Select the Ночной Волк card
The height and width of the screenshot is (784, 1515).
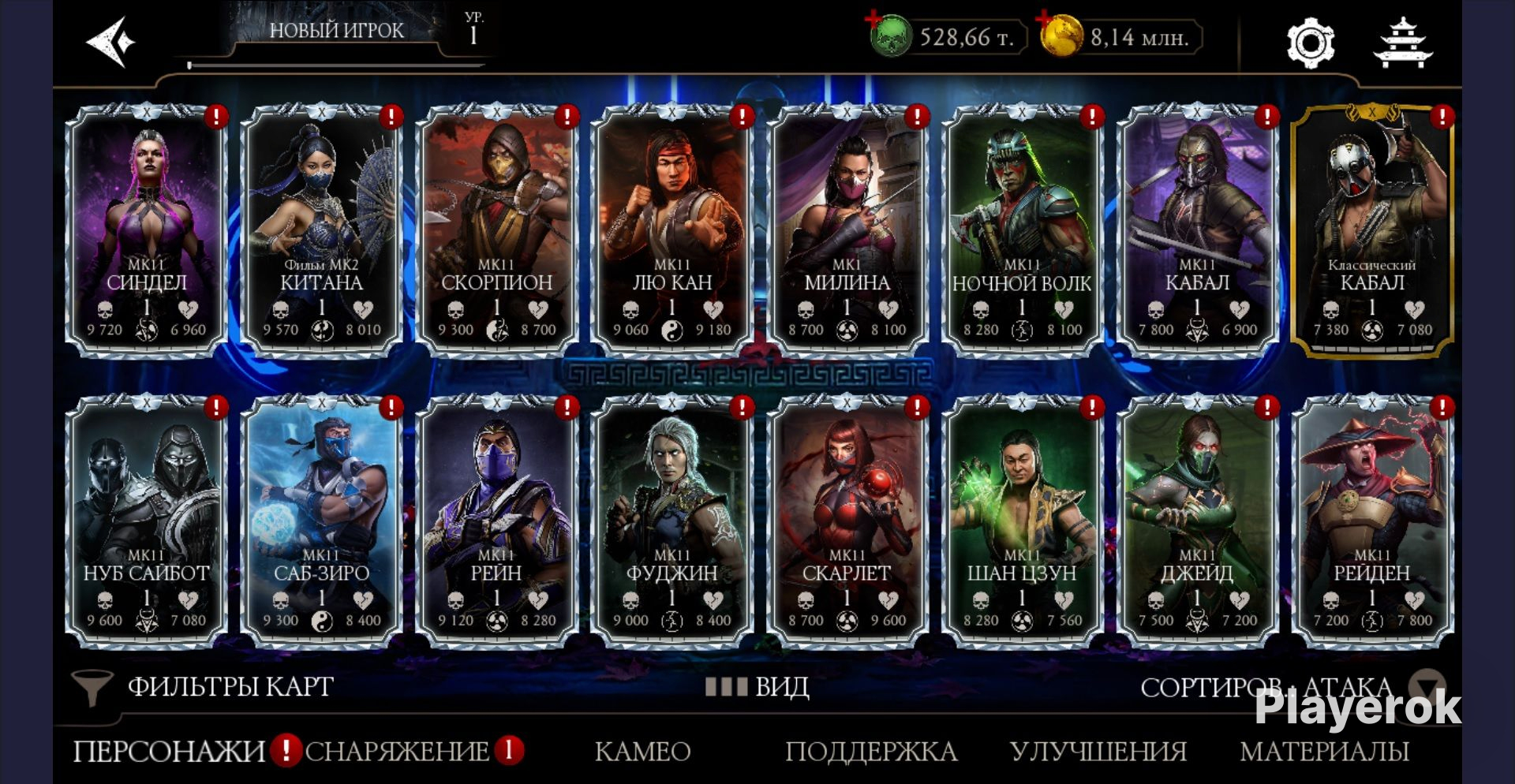coord(1022,229)
